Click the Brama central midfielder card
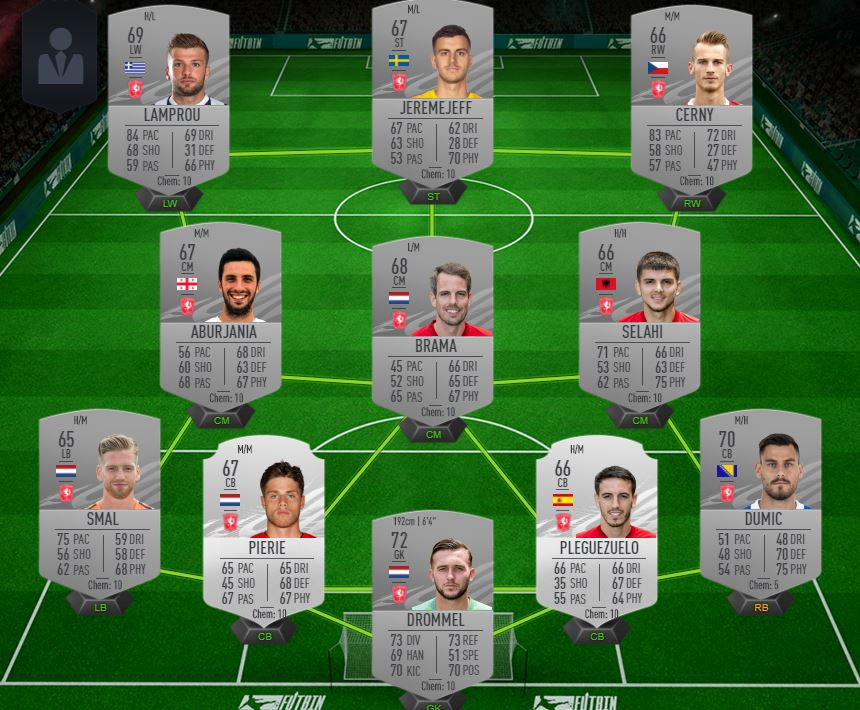Viewport: 860px width, 710px height. click(x=432, y=330)
